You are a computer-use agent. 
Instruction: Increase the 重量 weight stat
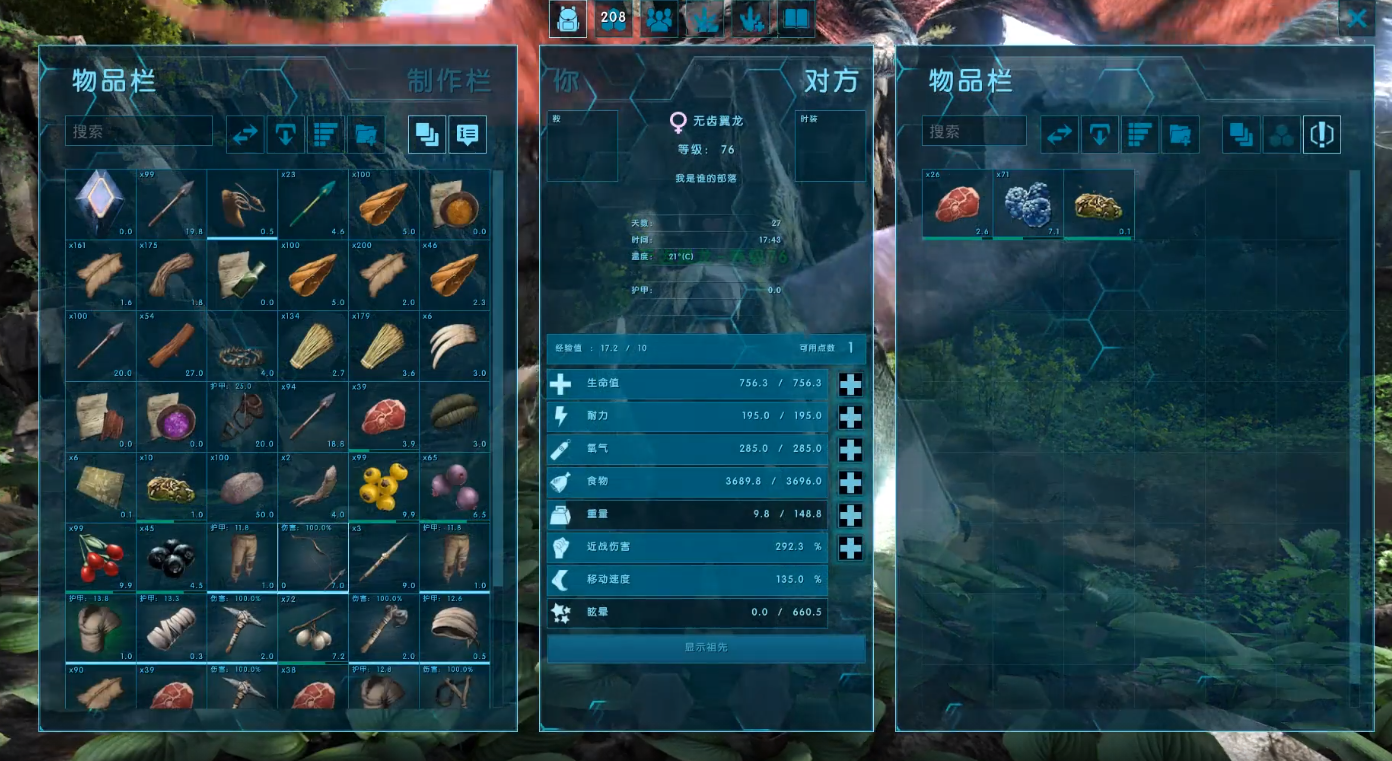850,515
